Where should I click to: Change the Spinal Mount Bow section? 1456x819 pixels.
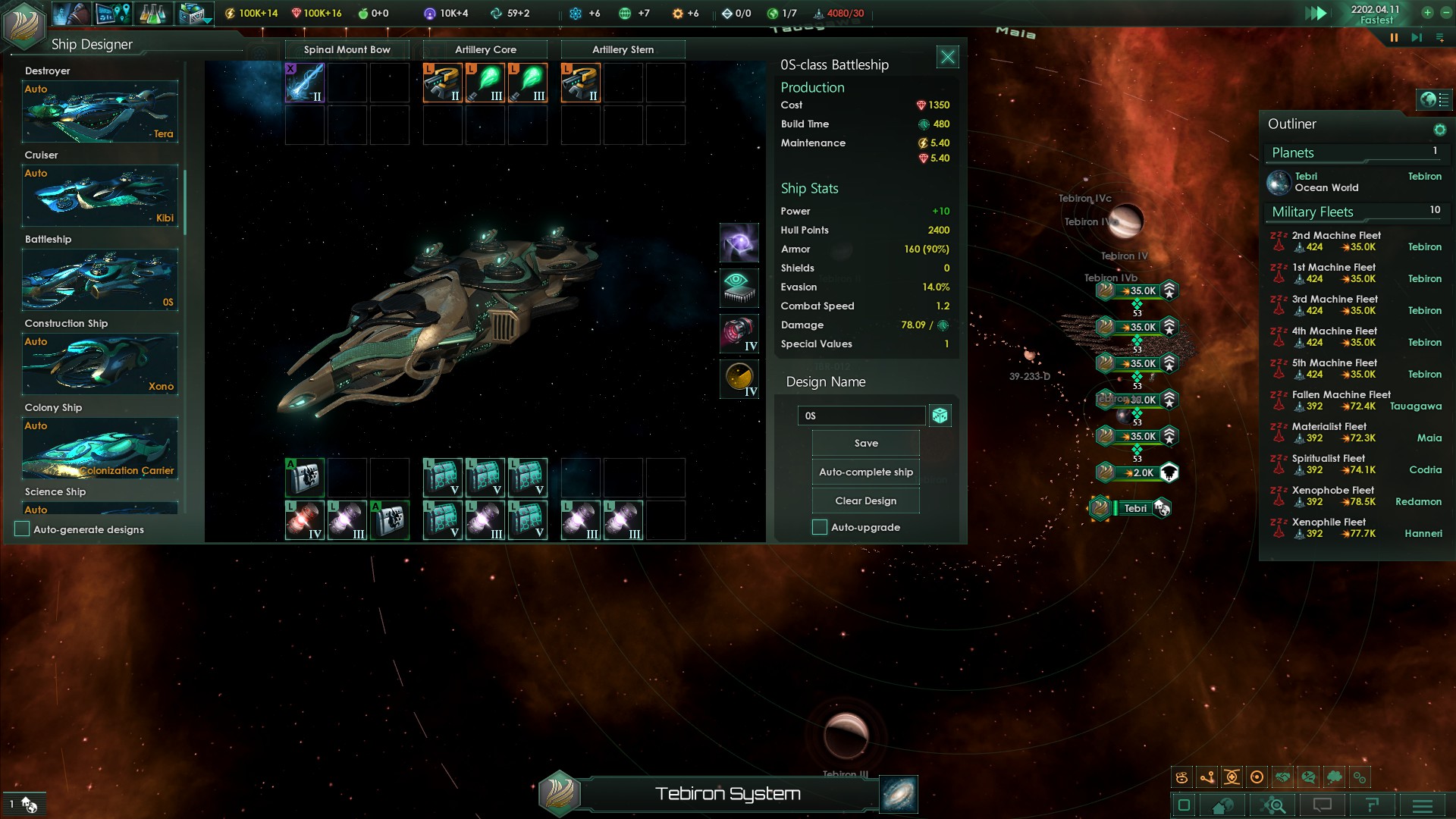coord(347,50)
